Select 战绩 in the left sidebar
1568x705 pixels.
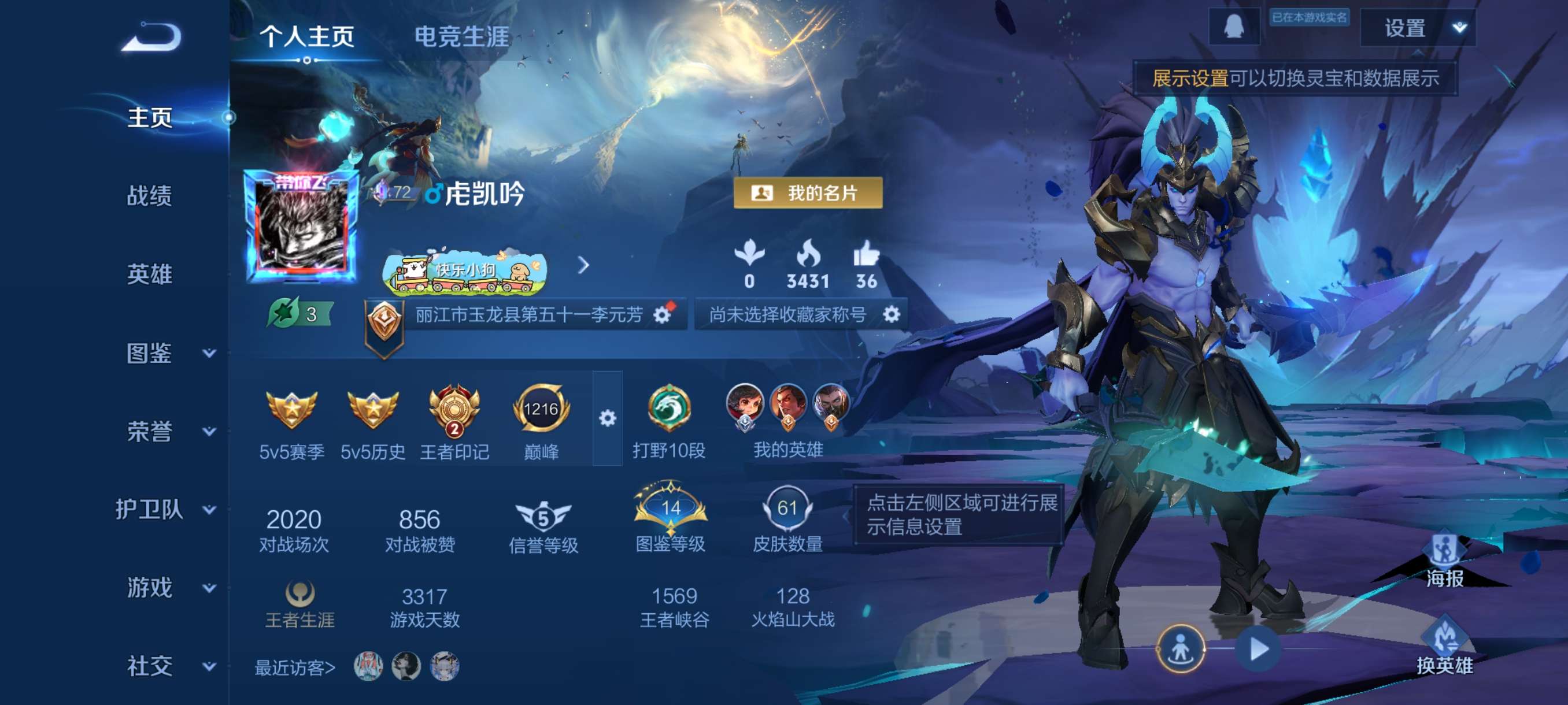point(149,196)
